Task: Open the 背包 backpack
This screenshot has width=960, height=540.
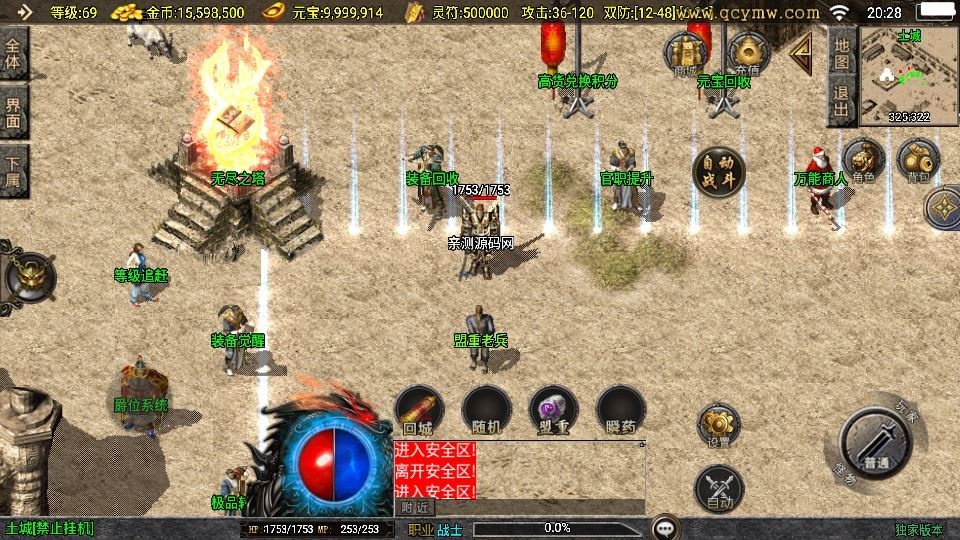Action: click(917, 160)
